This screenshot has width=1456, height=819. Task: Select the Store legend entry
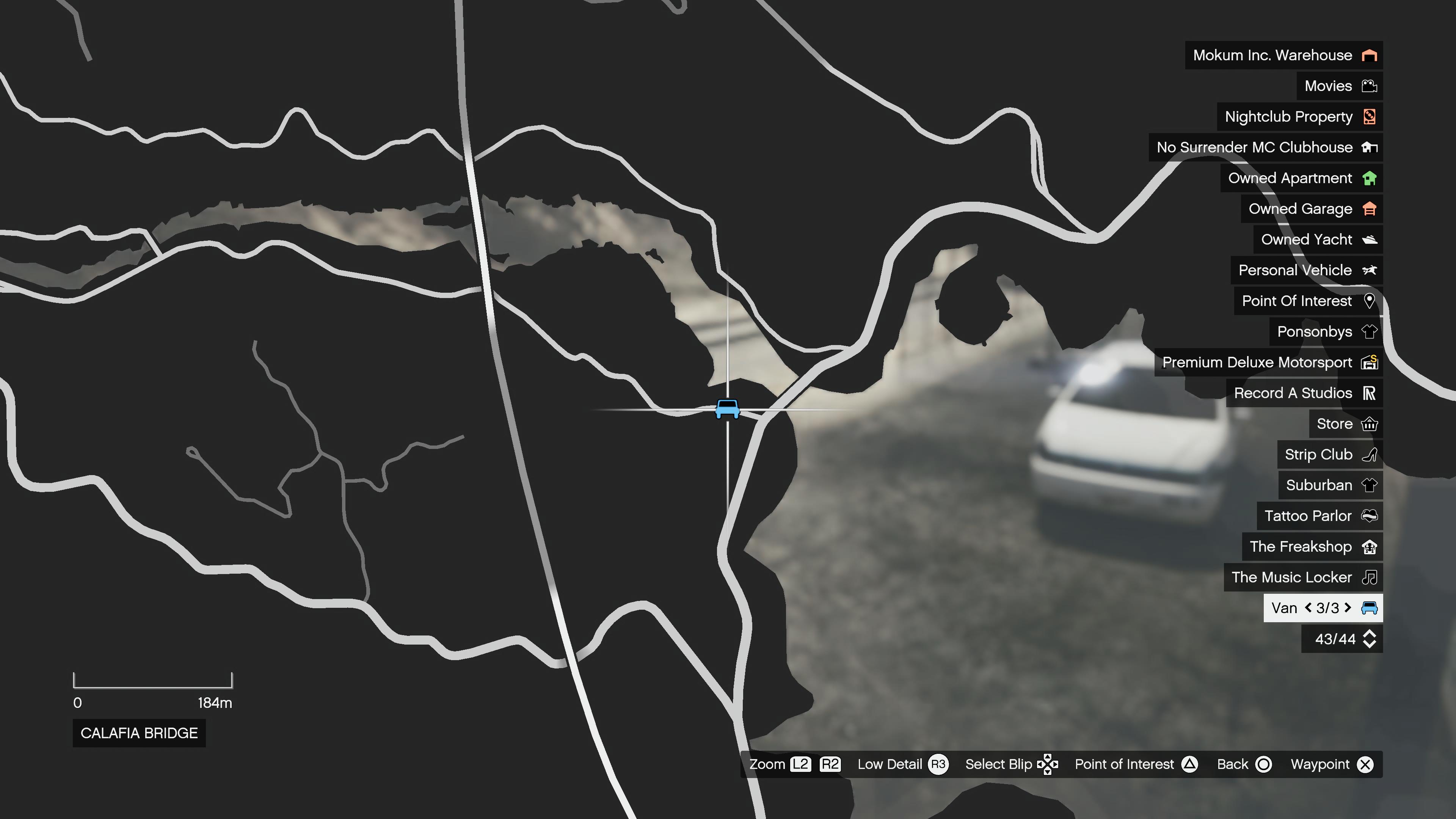(1345, 424)
